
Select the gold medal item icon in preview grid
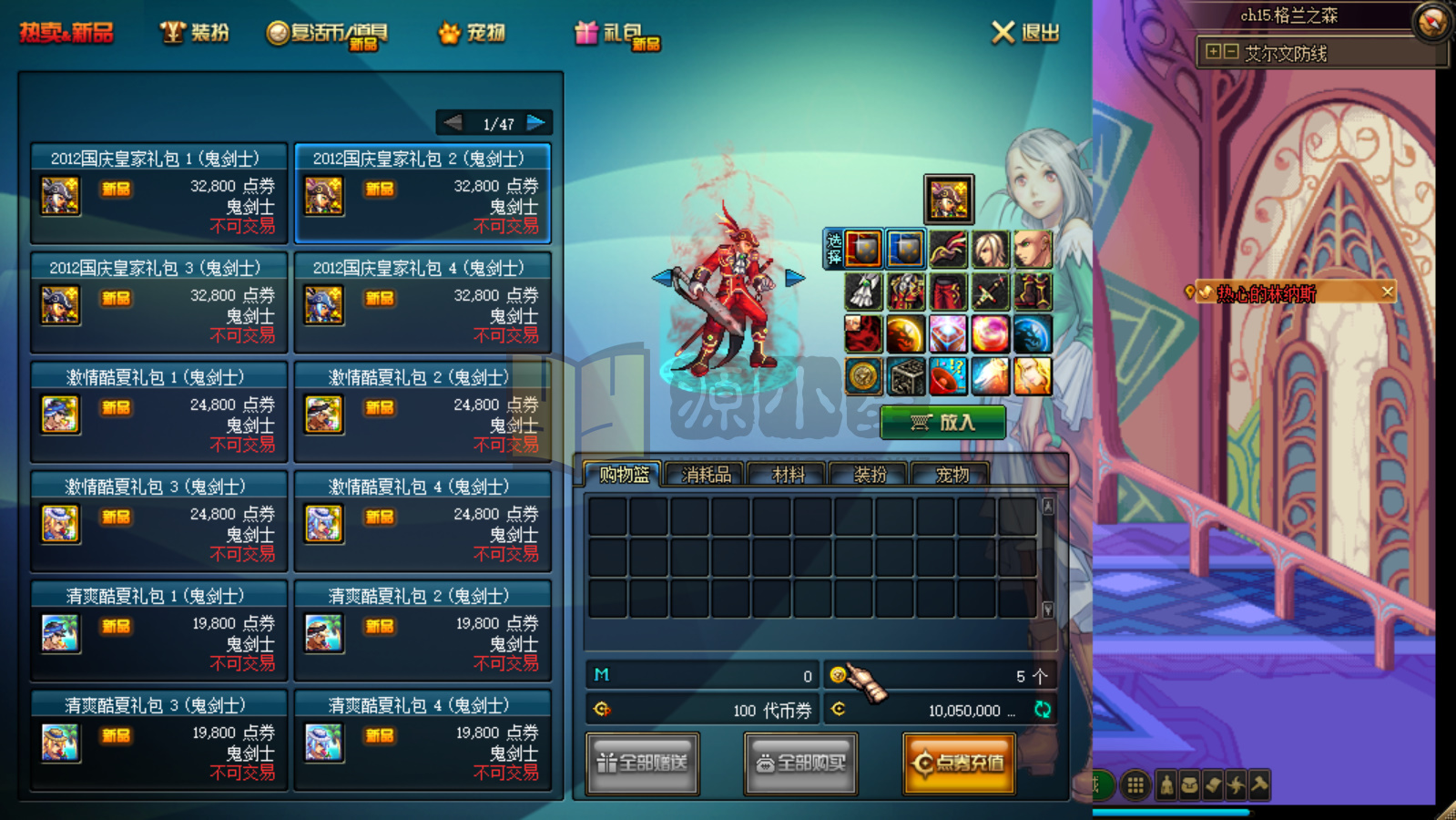point(862,375)
